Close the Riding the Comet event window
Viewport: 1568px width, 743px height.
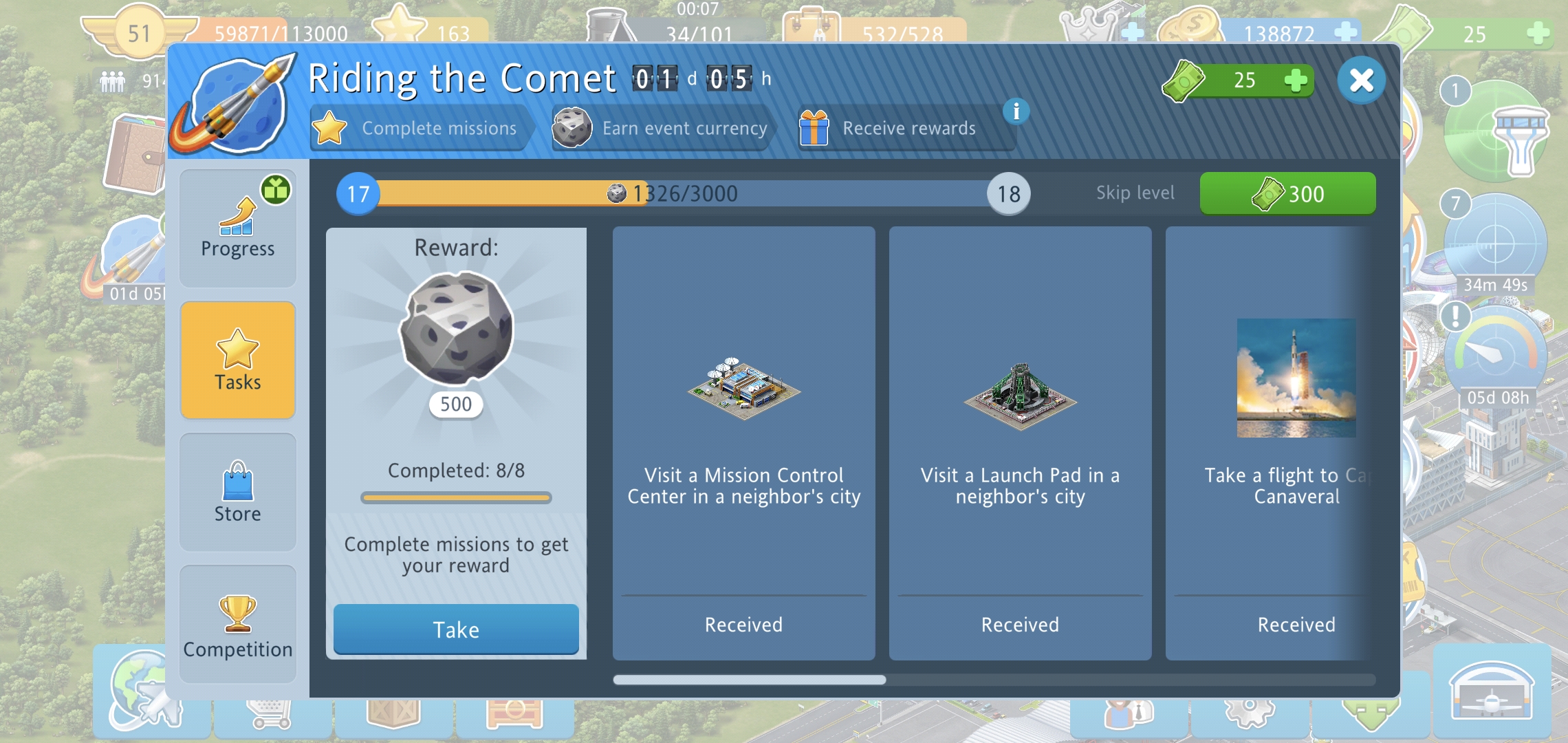[1361, 80]
